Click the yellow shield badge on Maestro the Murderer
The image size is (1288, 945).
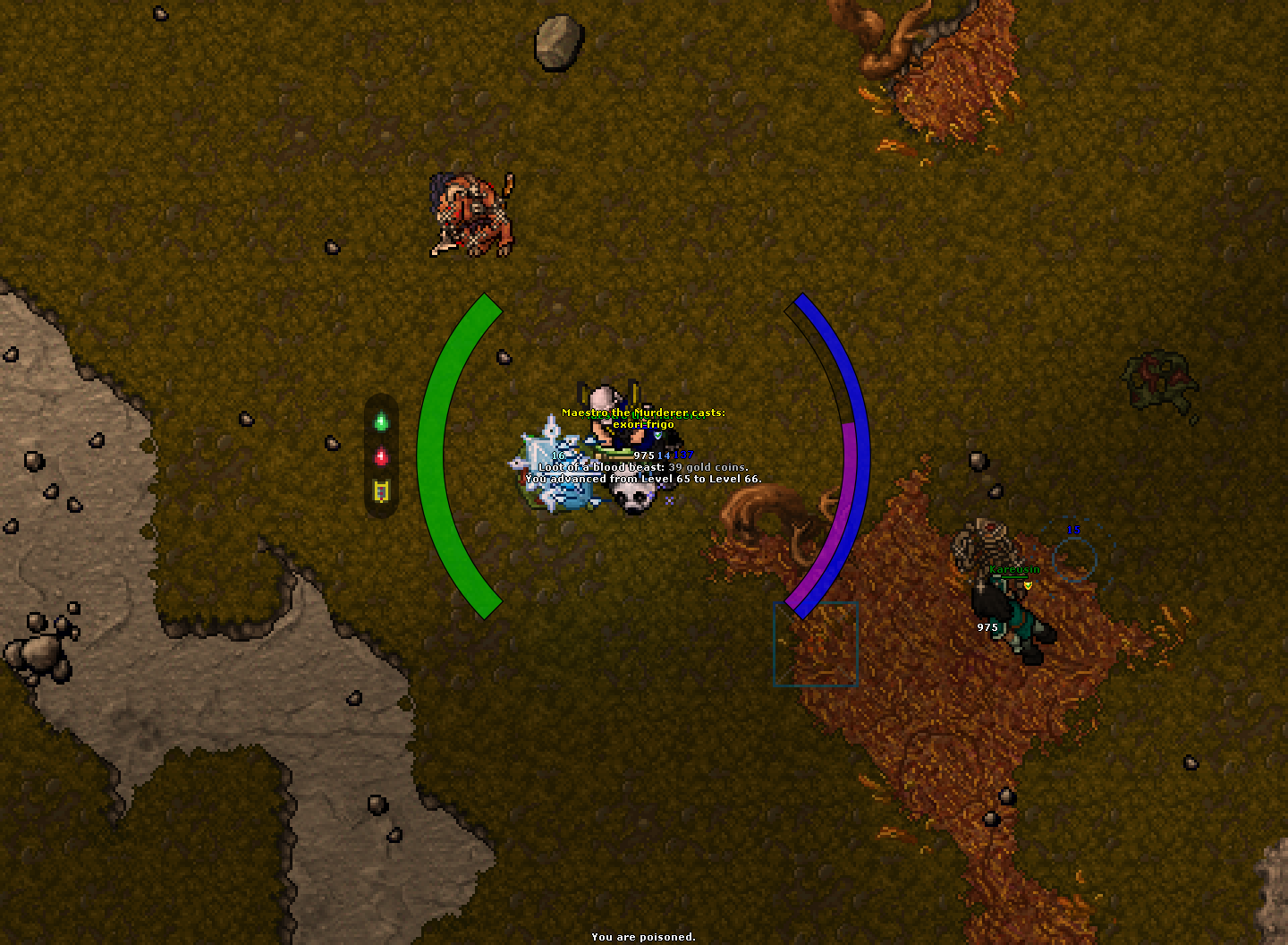click(x=657, y=436)
